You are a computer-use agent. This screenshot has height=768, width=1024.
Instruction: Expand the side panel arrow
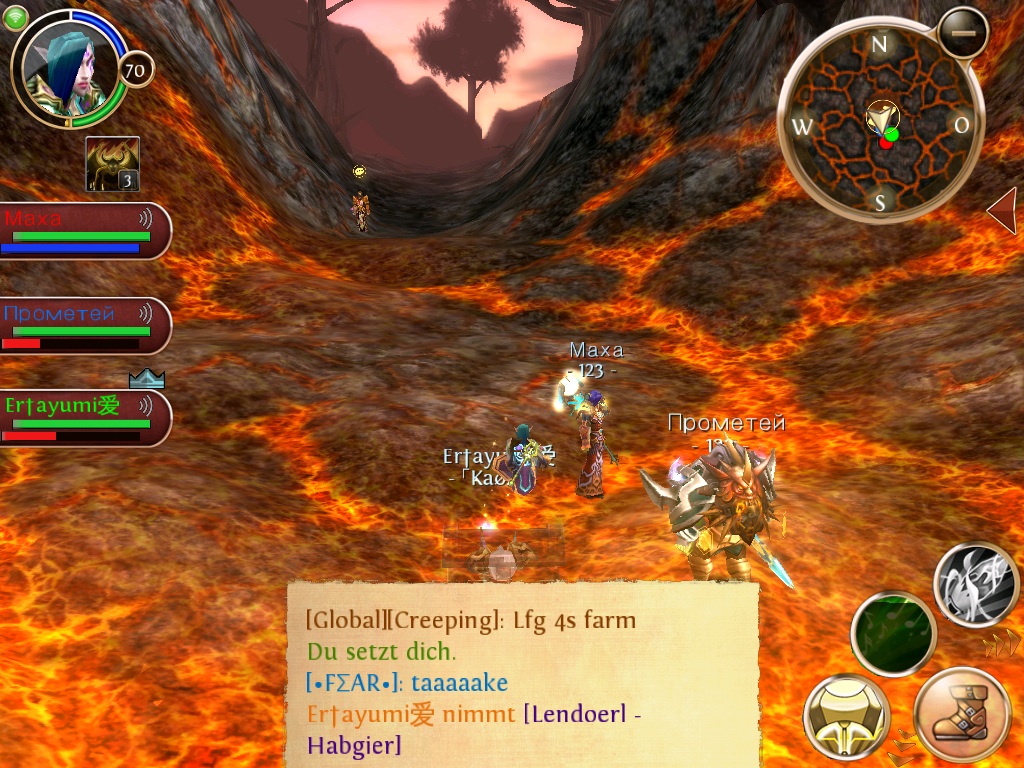1002,211
